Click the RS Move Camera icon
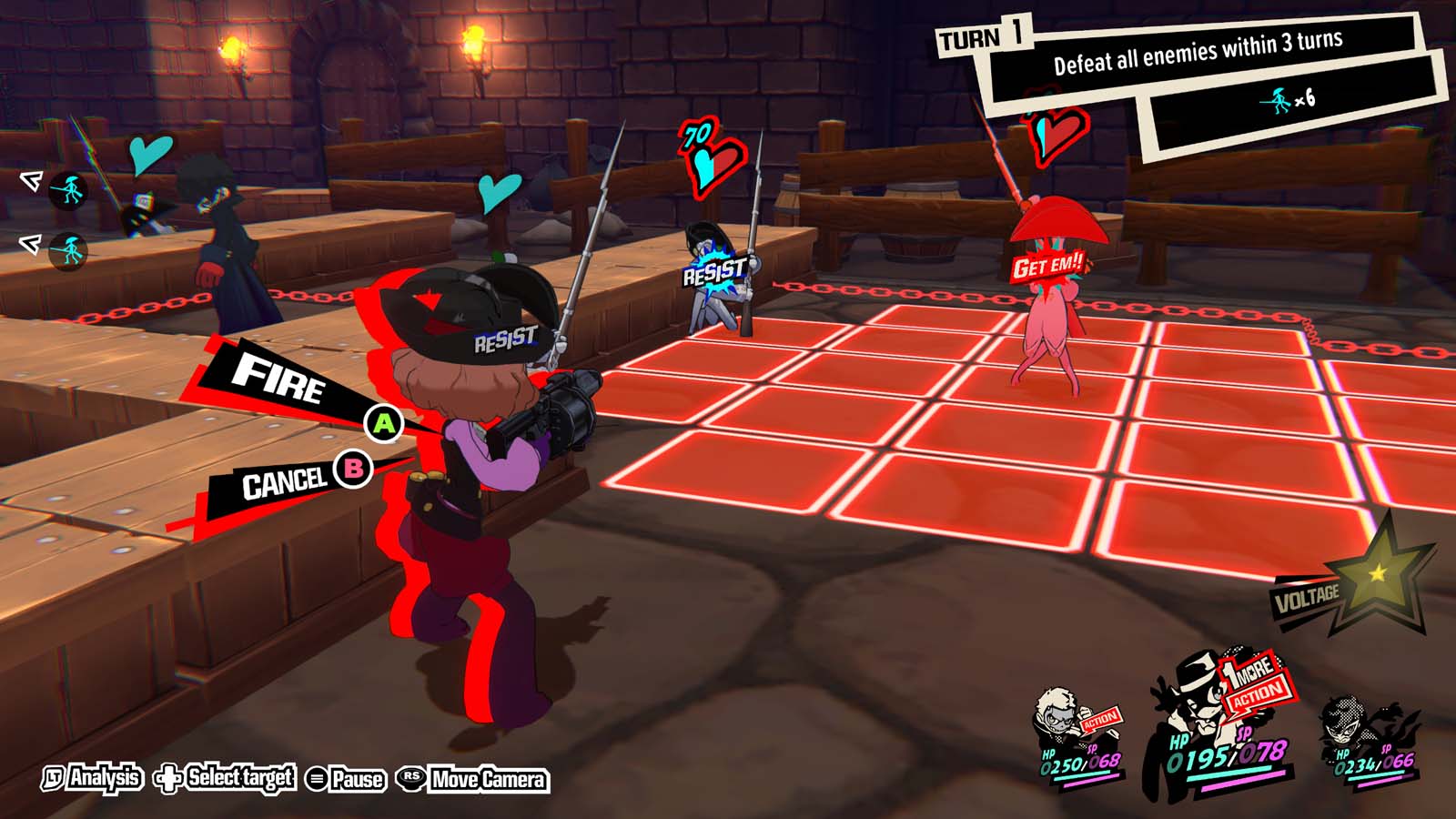Image resolution: width=1456 pixels, height=819 pixels. click(410, 779)
